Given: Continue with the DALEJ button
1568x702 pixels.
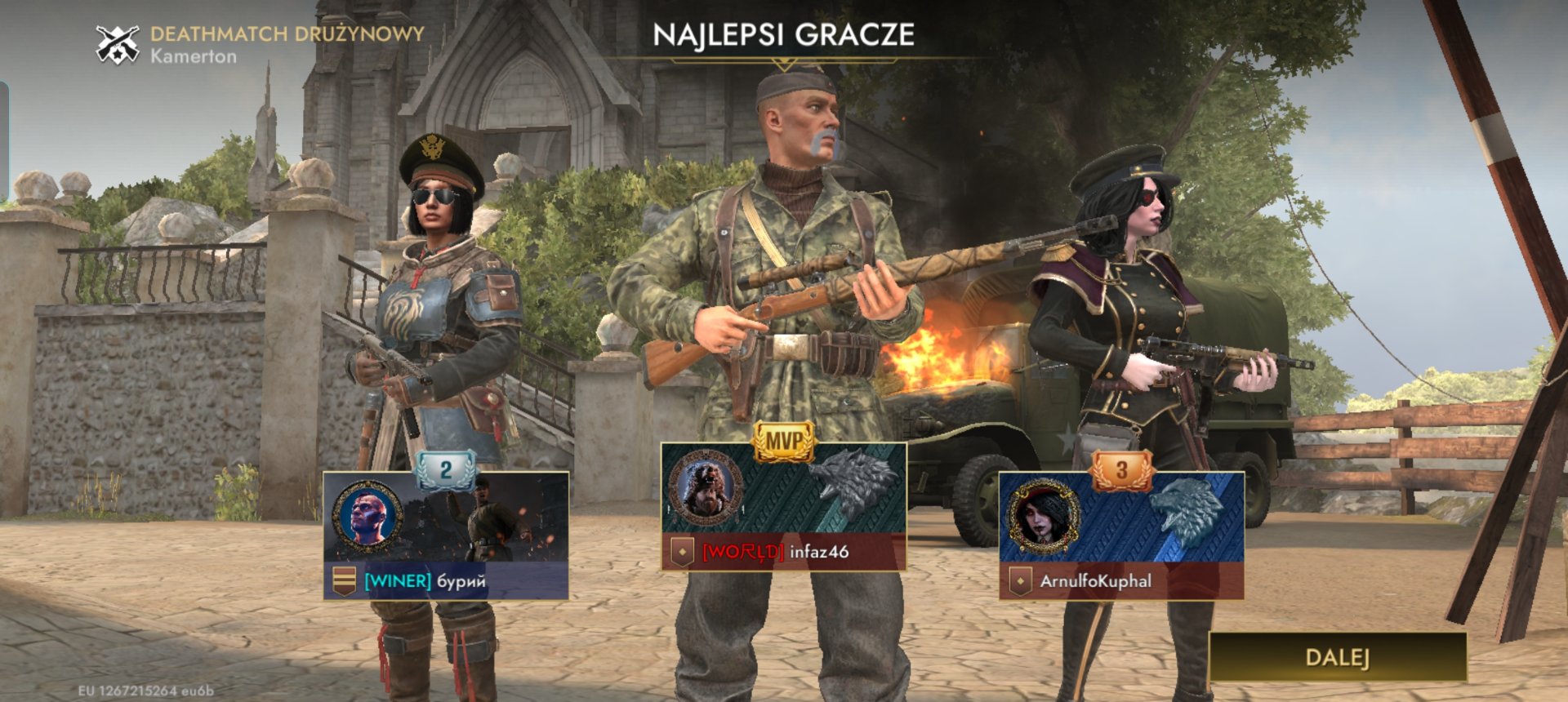Looking at the screenshot, I should click(x=1337, y=657).
